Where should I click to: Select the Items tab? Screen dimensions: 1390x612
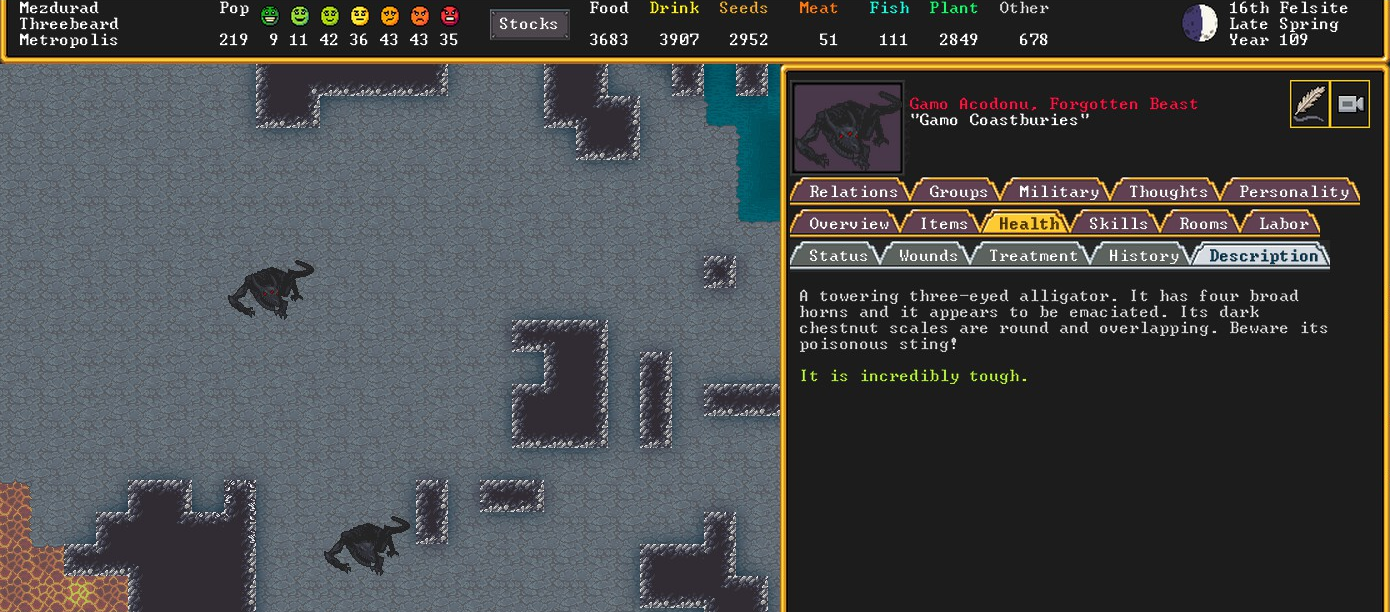943,223
